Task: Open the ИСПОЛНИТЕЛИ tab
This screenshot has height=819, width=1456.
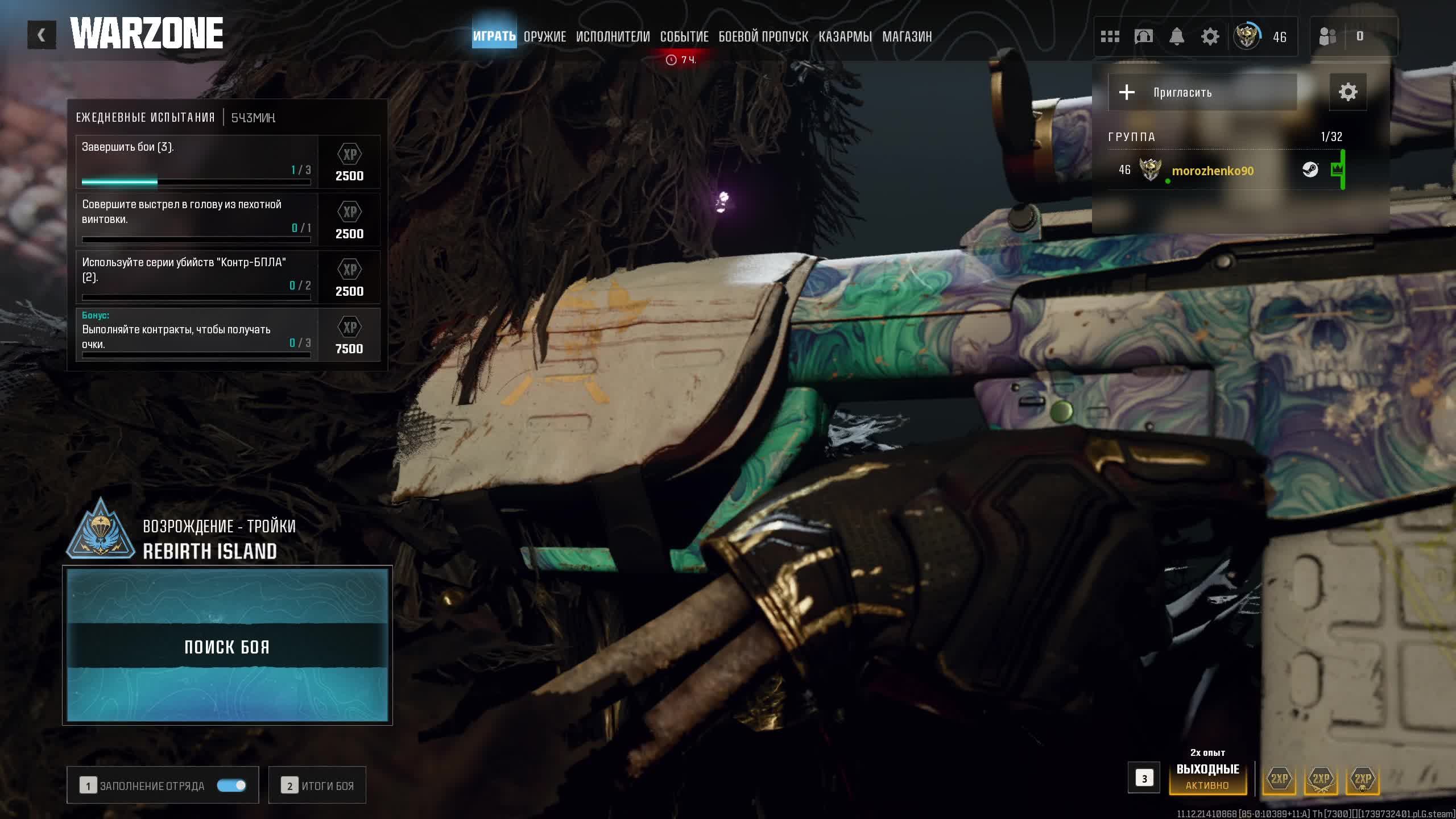Action: (613, 37)
